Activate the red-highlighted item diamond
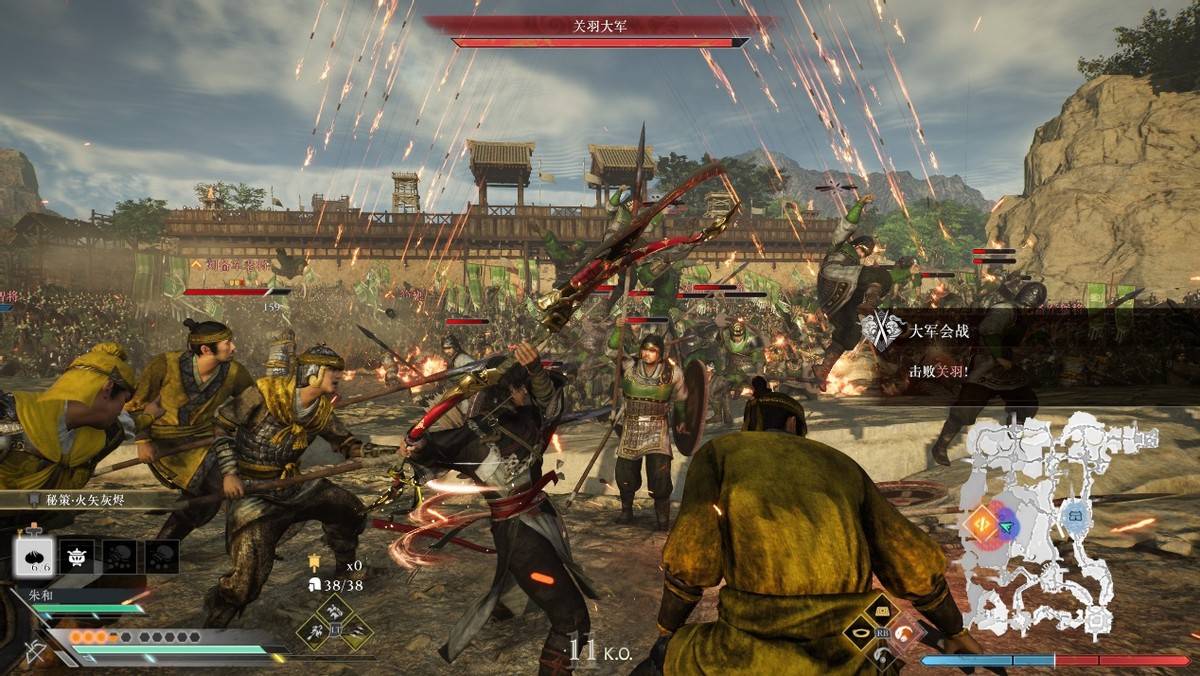This screenshot has height=676, width=1200. coord(904,631)
